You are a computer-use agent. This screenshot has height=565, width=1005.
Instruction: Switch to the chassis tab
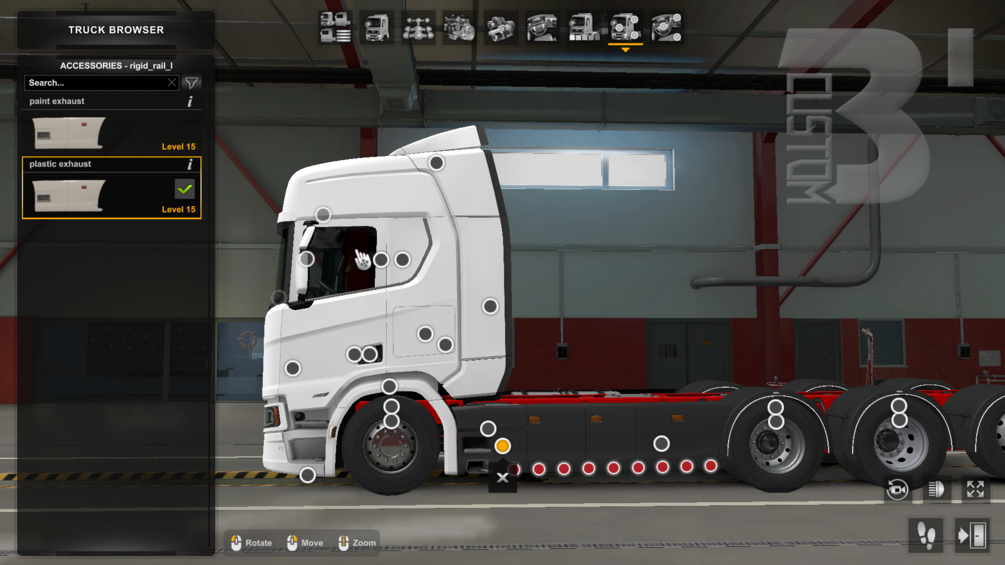tap(418, 28)
